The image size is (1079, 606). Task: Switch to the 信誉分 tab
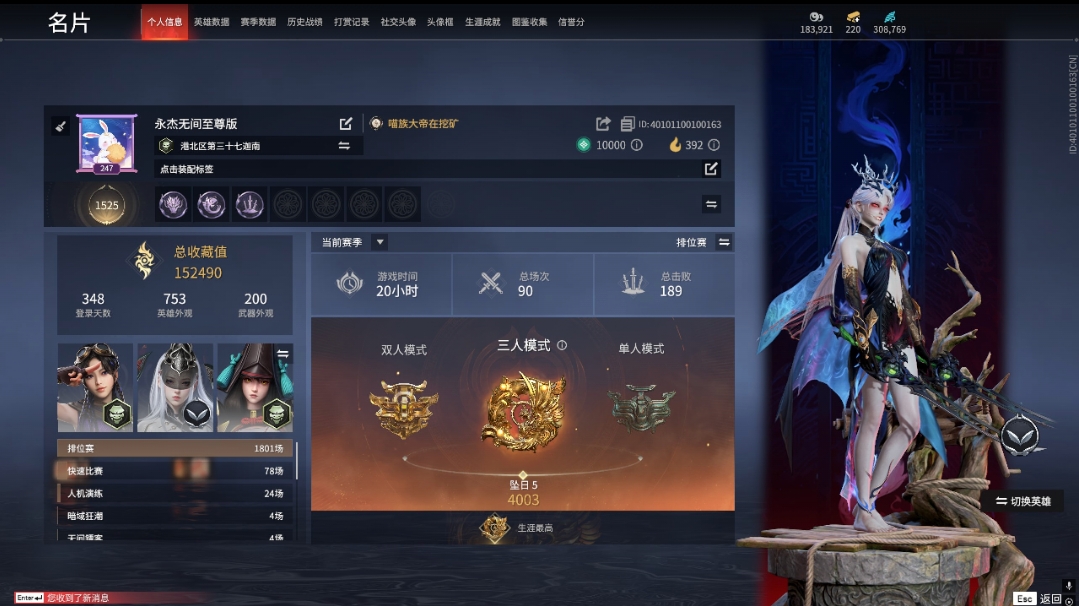(571, 22)
